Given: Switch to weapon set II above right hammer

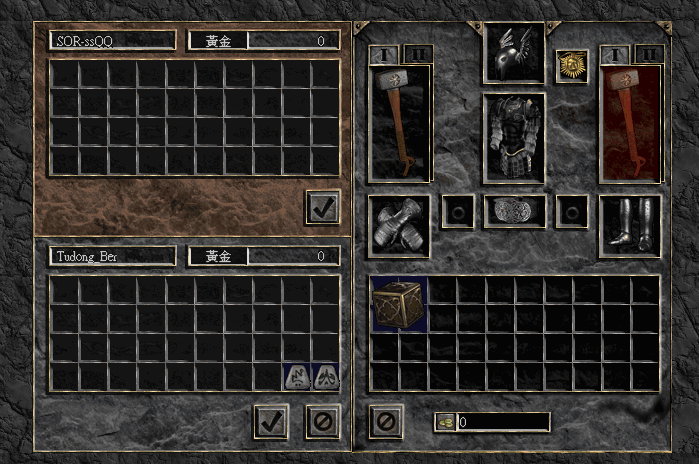Looking at the screenshot, I should click(x=649, y=53).
